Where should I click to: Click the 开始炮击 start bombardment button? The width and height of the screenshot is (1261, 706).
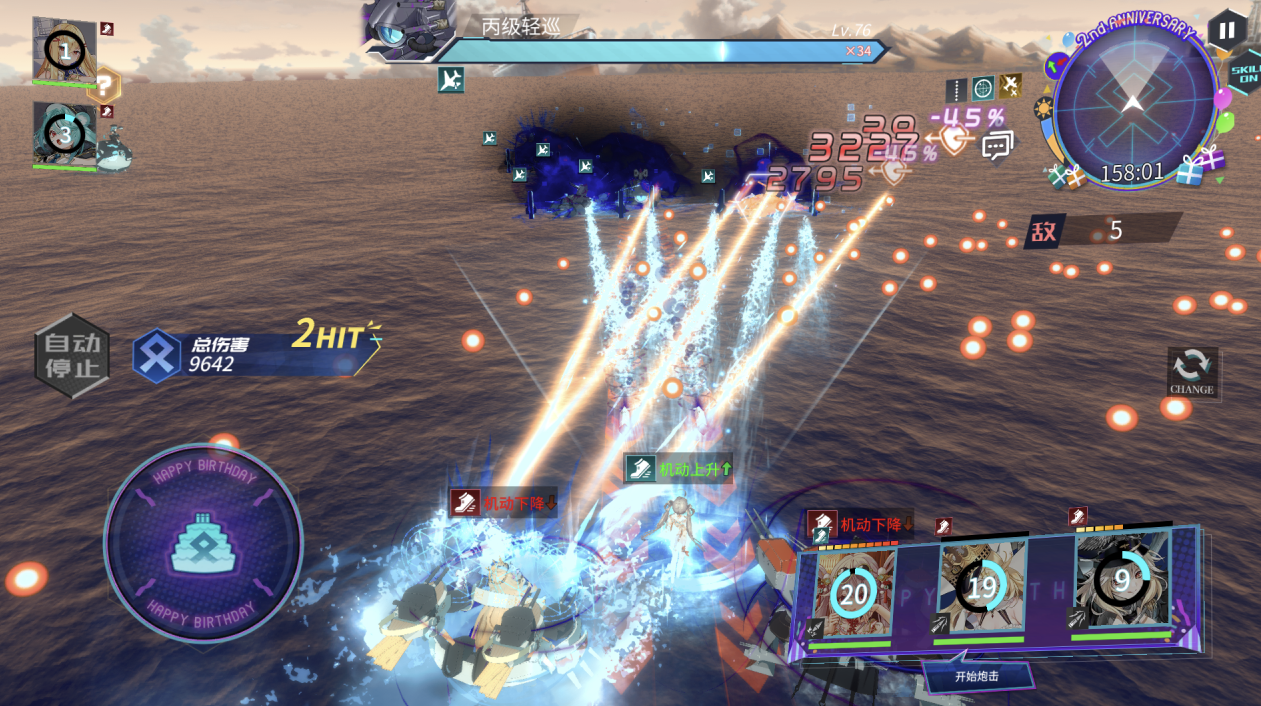(x=976, y=676)
